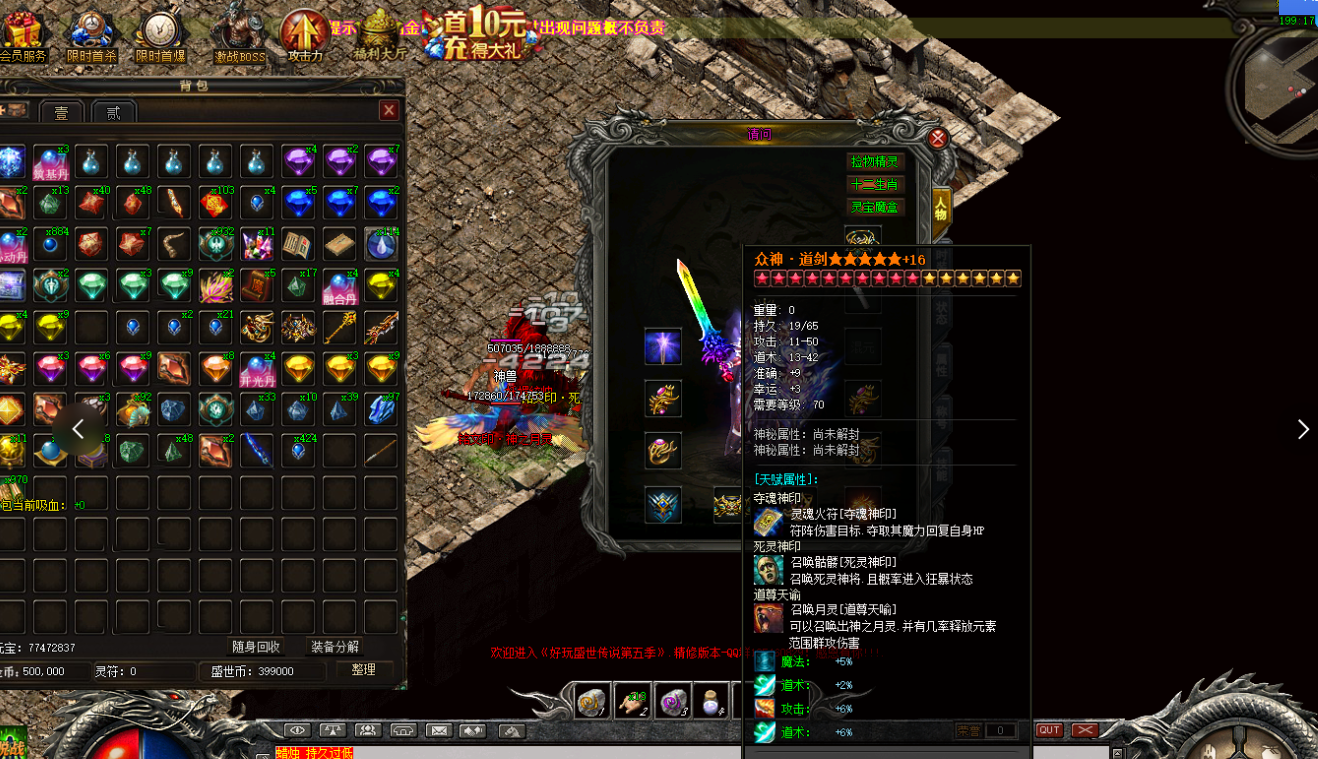Activate the 人物 character side tab
Viewport: 1318px width, 759px height.
point(941,207)
